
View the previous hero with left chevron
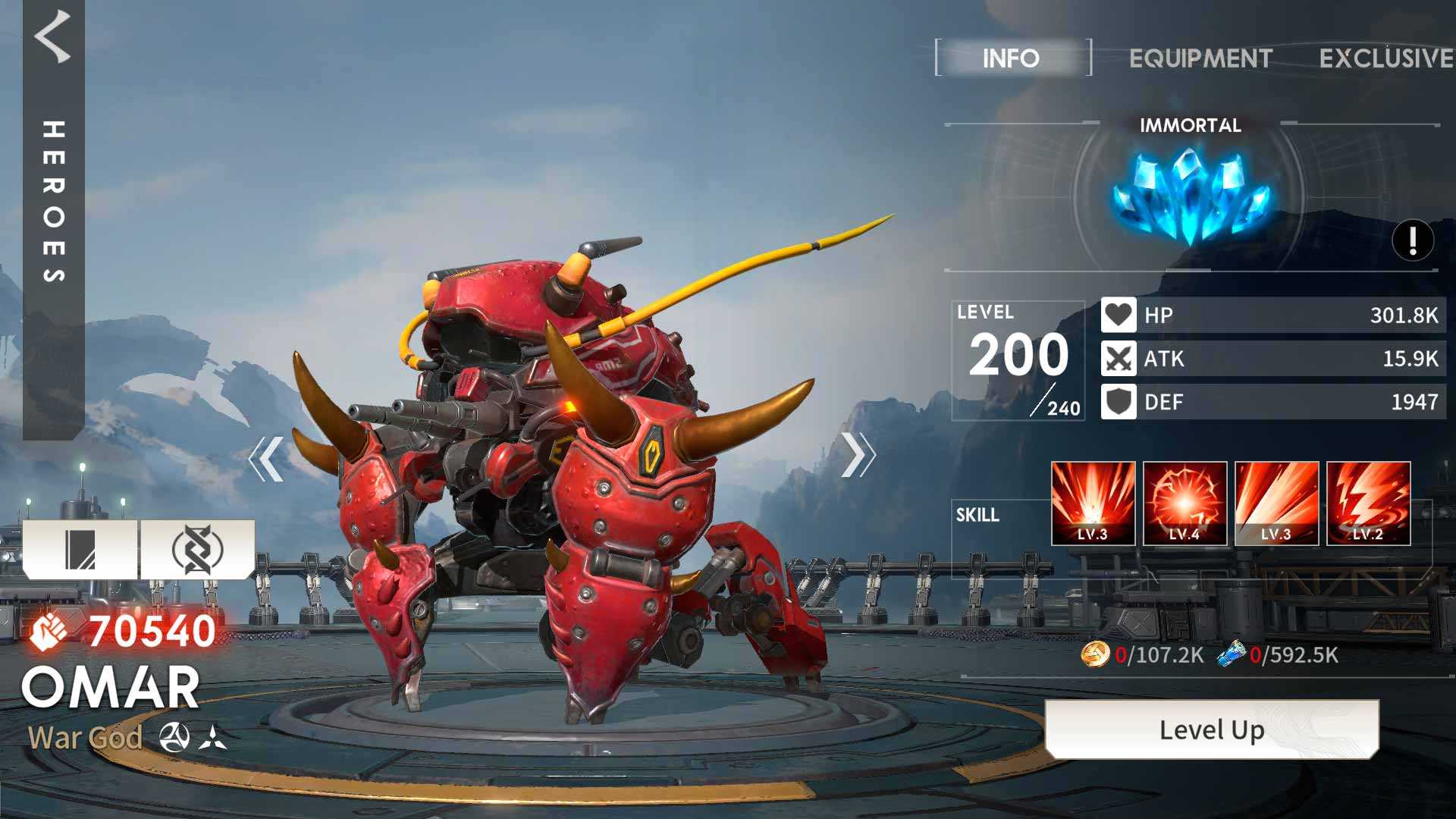tap(266, 458)
